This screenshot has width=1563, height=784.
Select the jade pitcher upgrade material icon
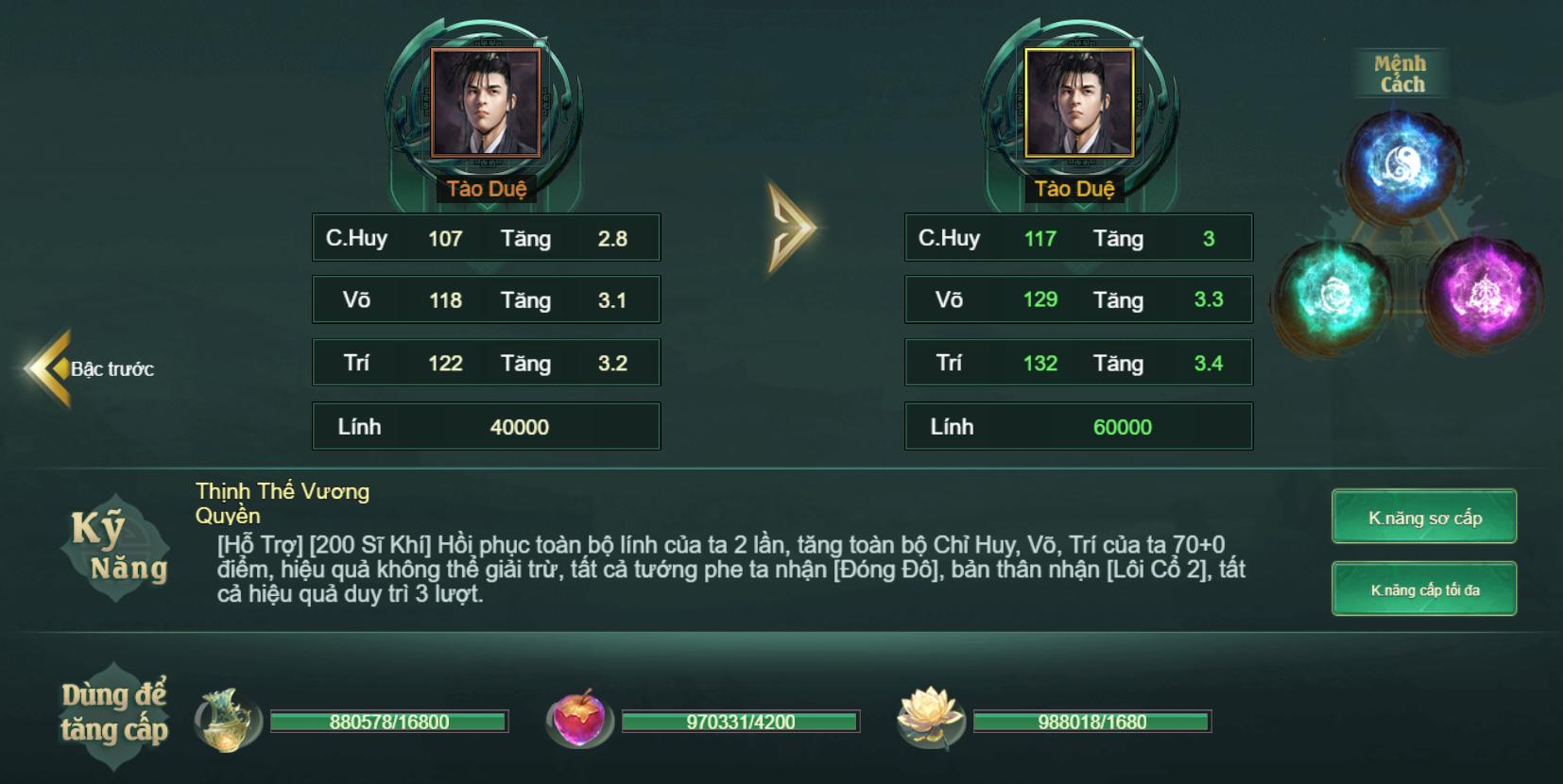coord(227,721)
